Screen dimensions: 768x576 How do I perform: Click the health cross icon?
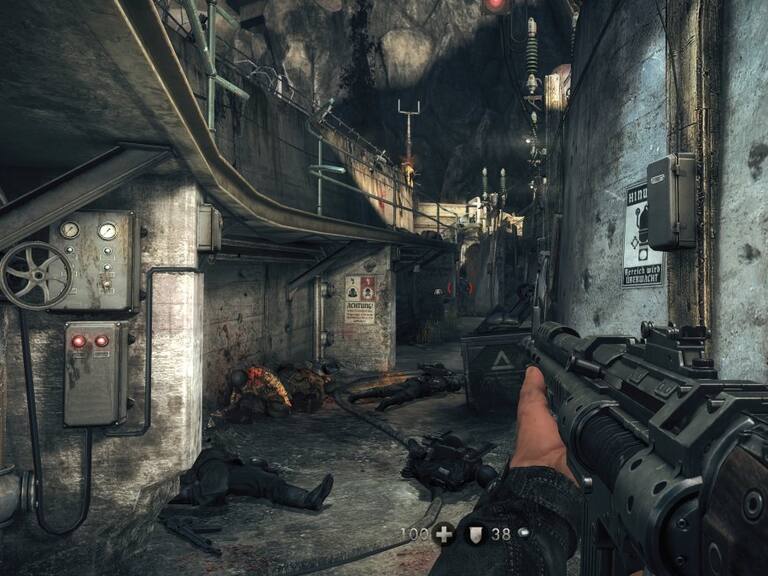pyautogui.click(x=444, y=534)
